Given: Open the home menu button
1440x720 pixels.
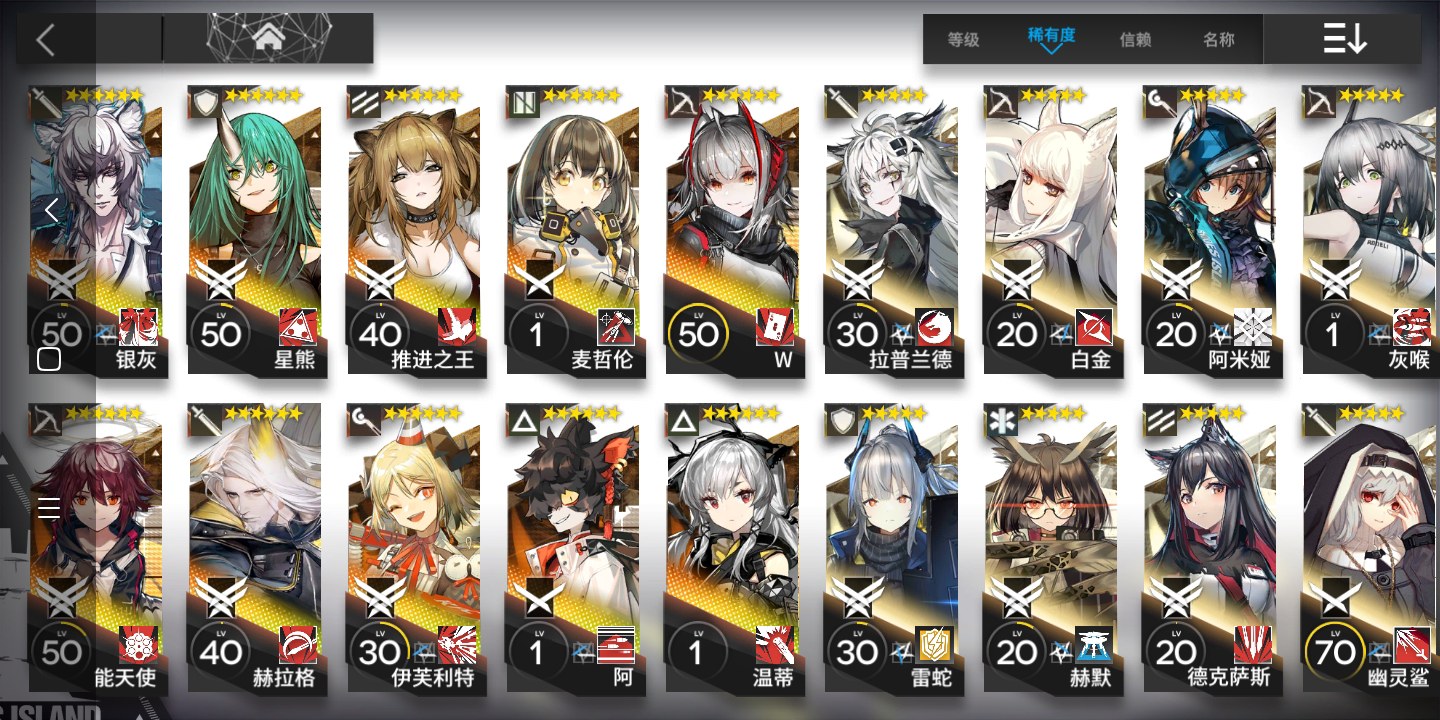Looking at the screenshot, I should coord(267,39).
